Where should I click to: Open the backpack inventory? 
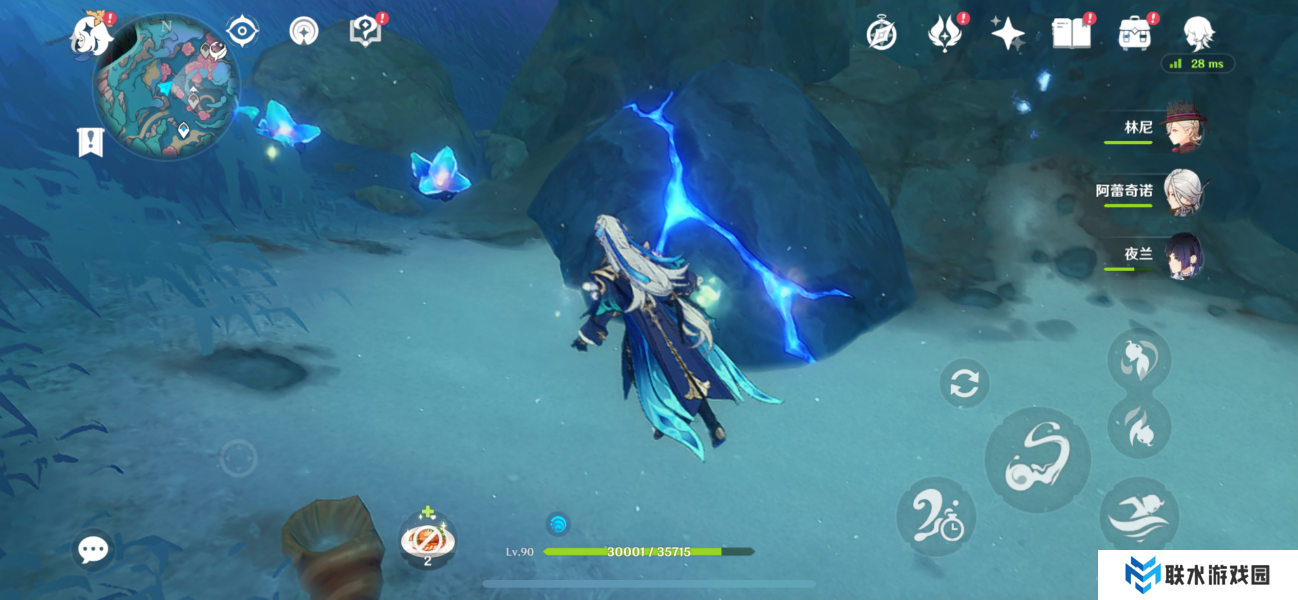coord(1134,34)
